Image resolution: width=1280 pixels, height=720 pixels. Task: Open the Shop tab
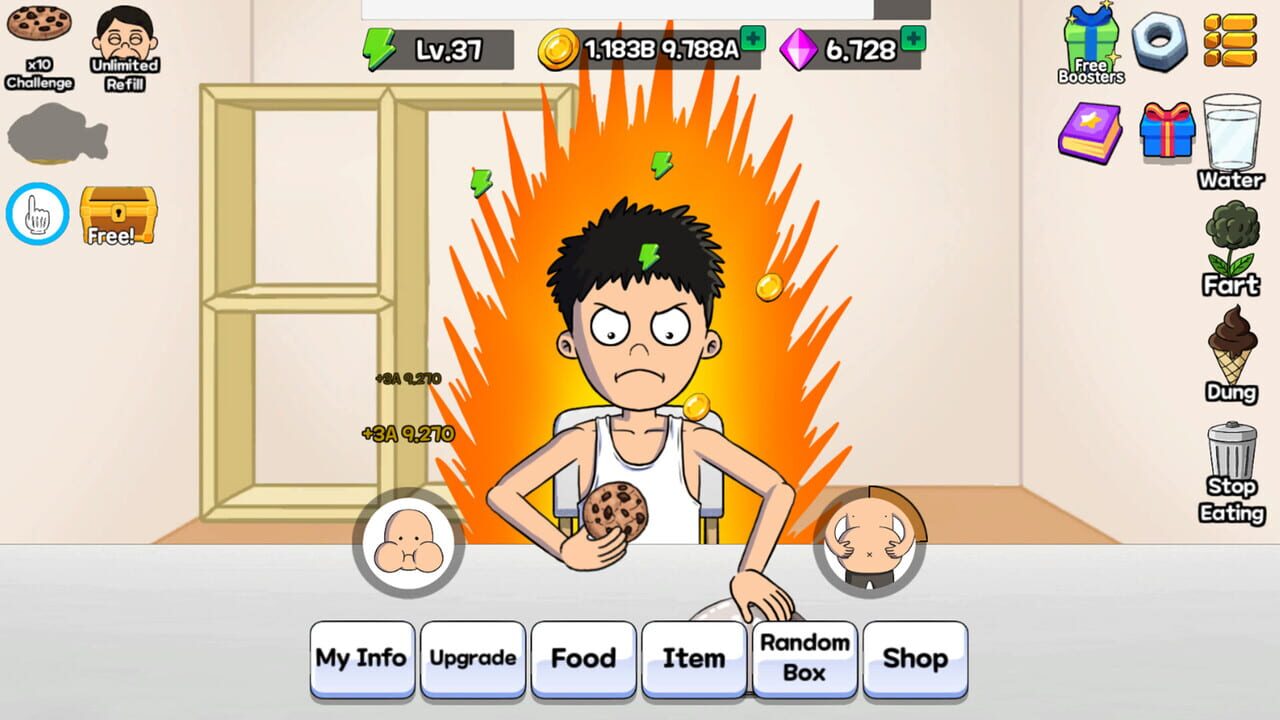916,658
